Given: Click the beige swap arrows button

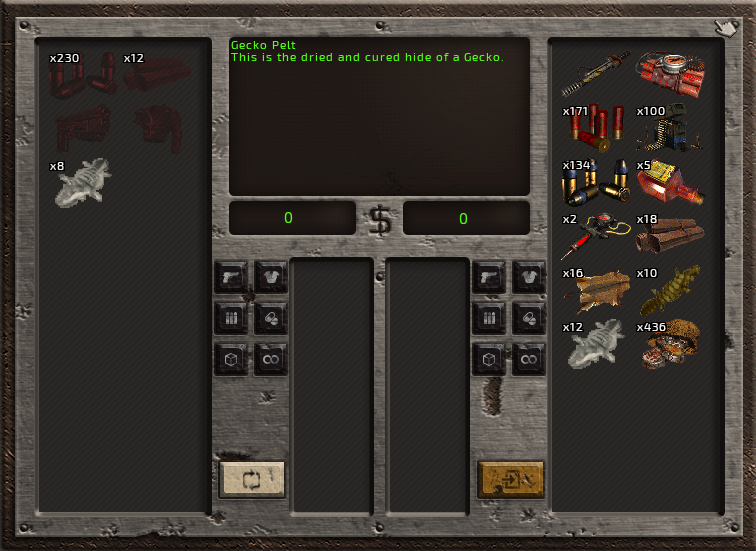Looking at the screenshot, I should (252, 479).
